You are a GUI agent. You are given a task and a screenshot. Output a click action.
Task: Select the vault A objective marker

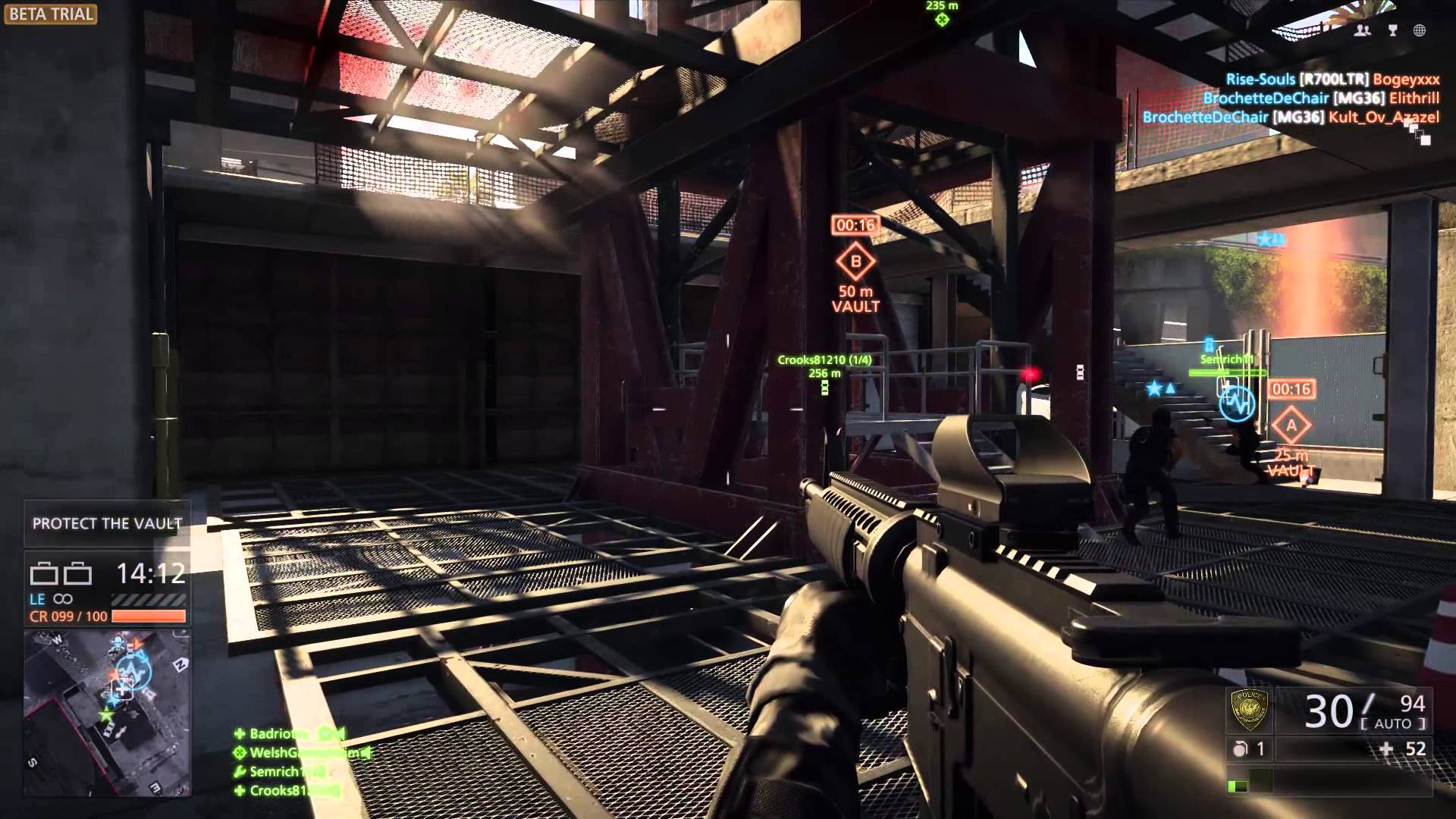point(1290,426)
